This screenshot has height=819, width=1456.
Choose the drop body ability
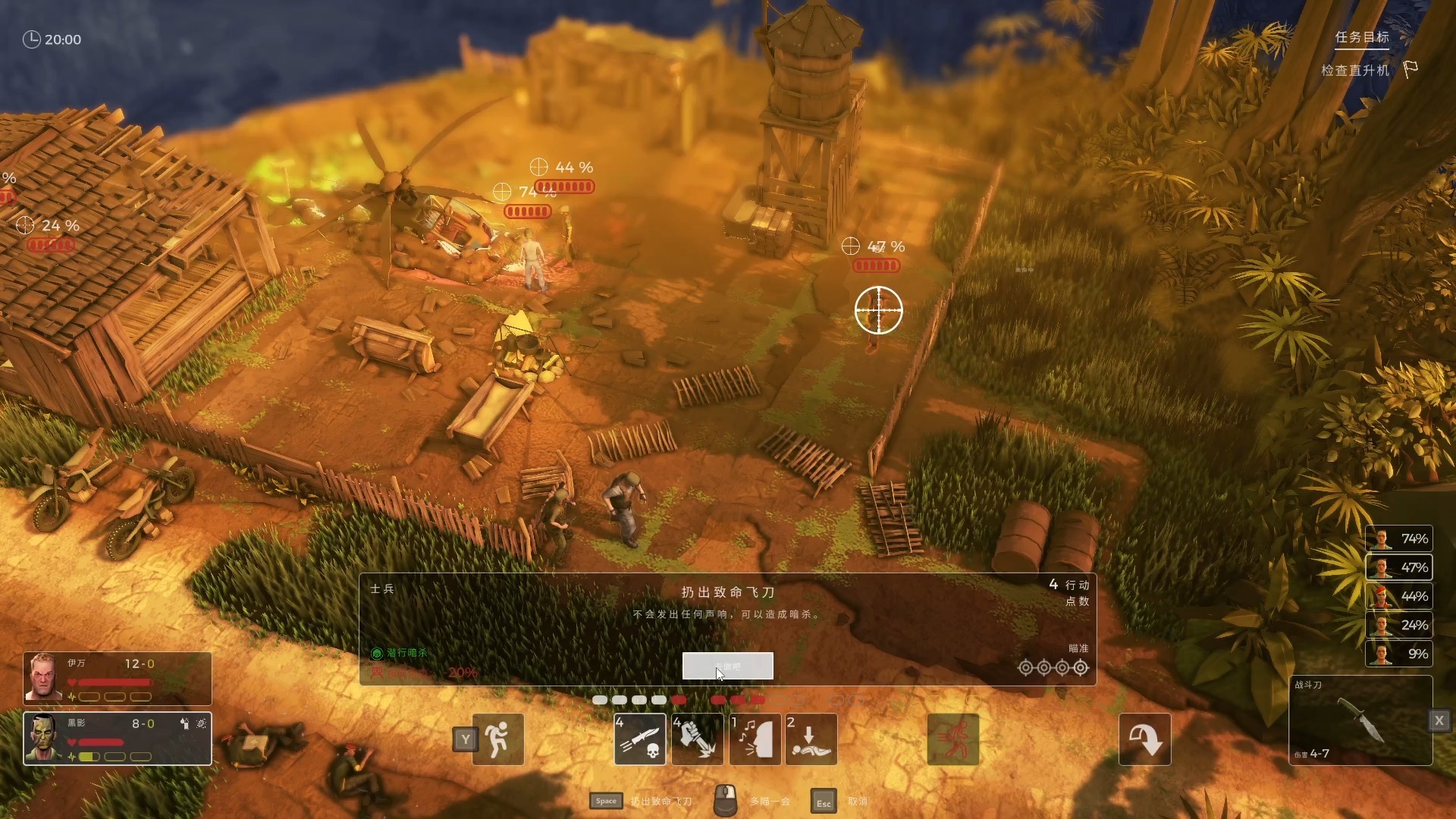[x=811, y=739]
